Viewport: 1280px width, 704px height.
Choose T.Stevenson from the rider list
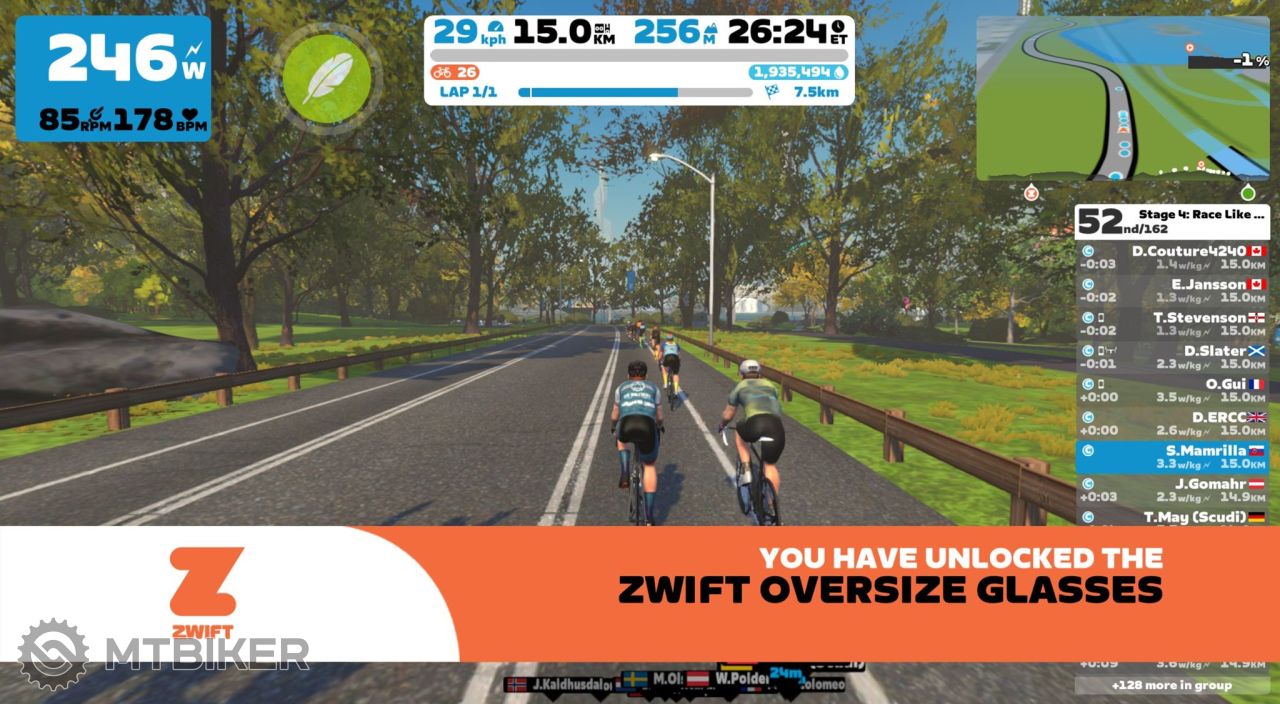click(1171, 323)
